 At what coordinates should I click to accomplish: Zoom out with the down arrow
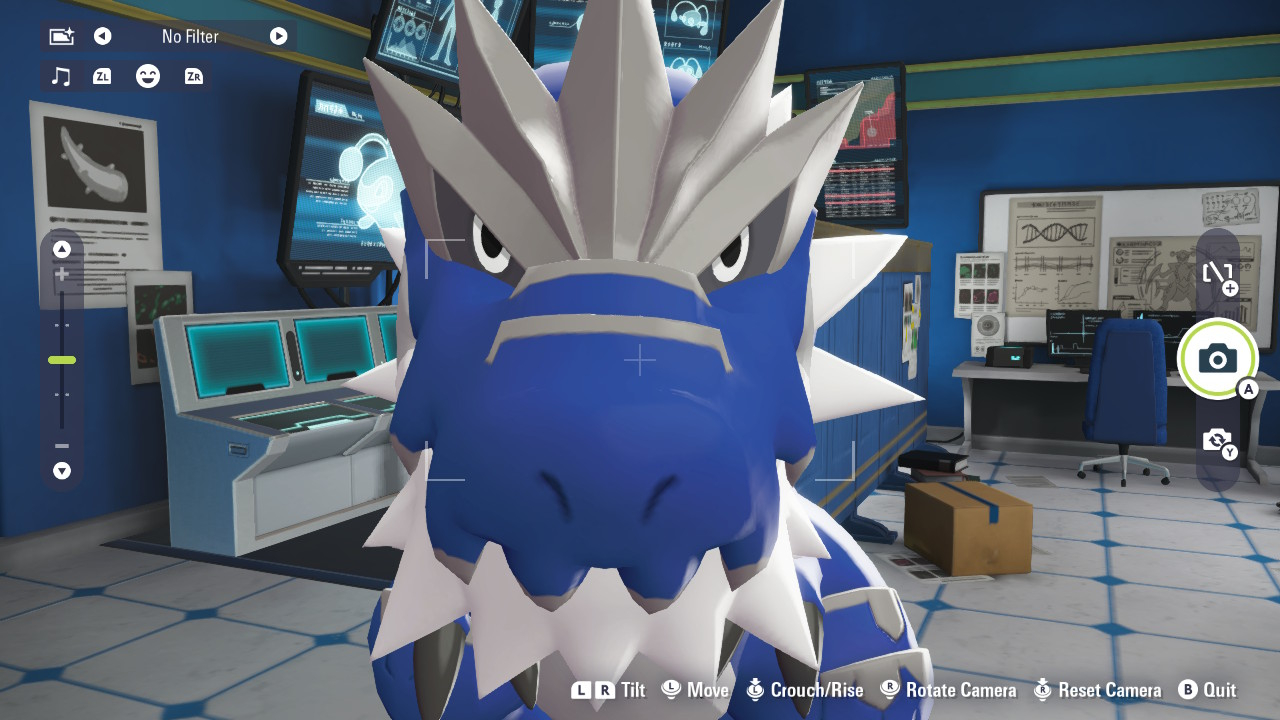(62, 470)
